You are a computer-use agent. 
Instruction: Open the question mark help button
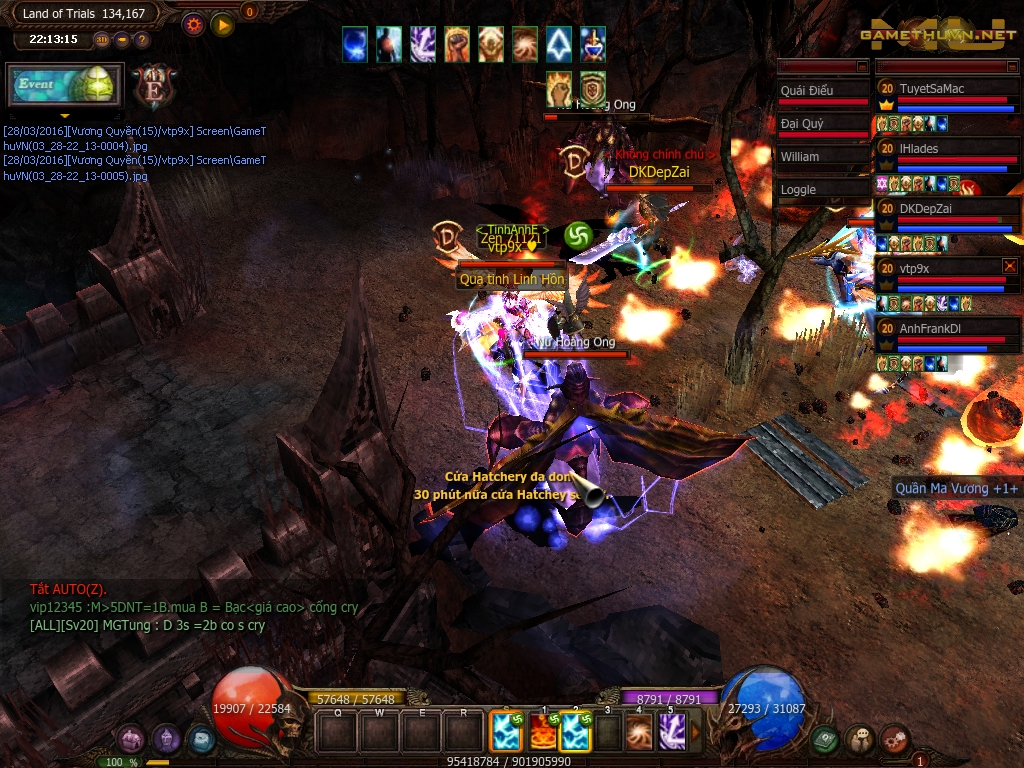pos(142,40)
